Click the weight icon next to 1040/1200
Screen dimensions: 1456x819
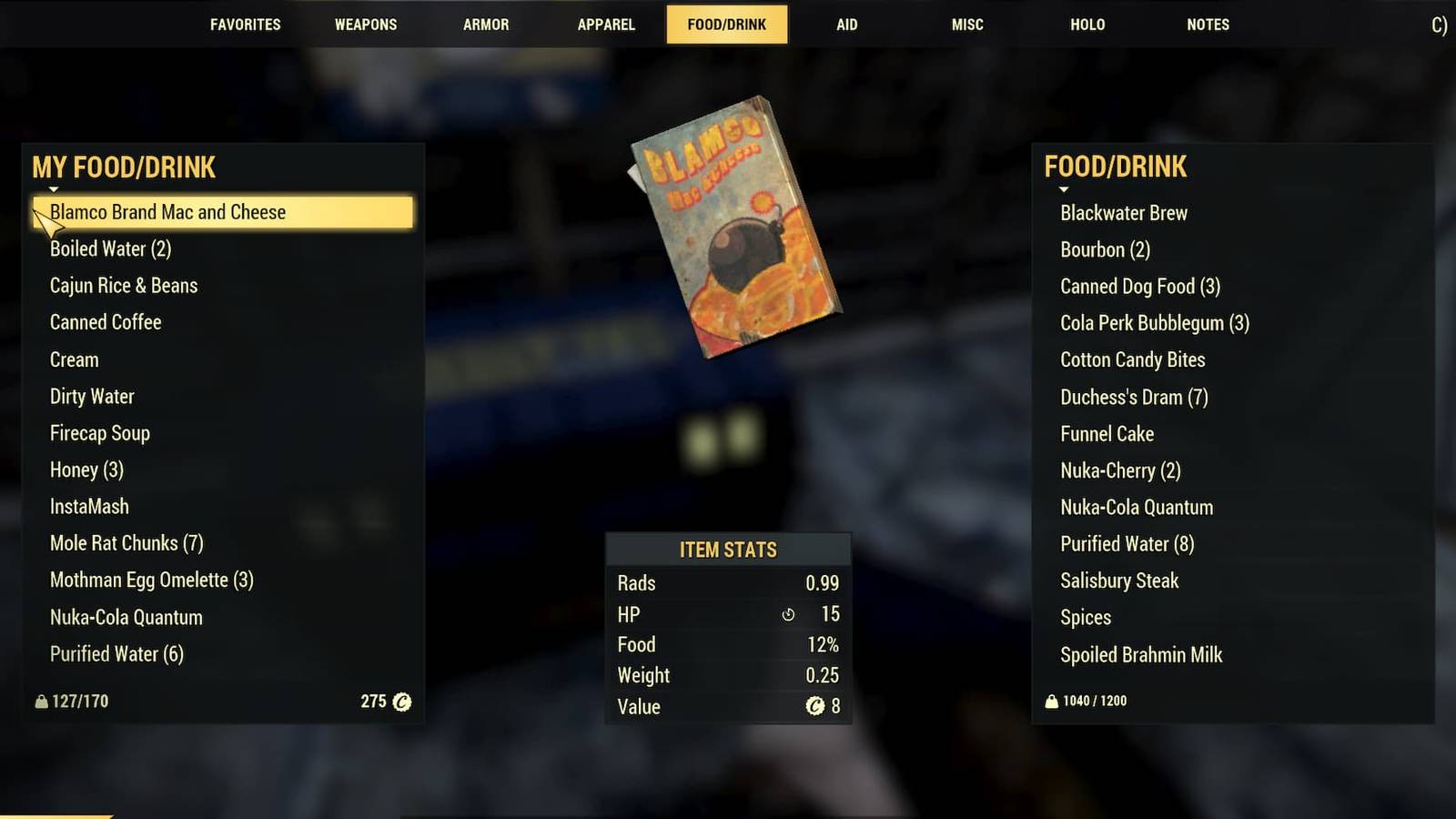coord(1051,701)
